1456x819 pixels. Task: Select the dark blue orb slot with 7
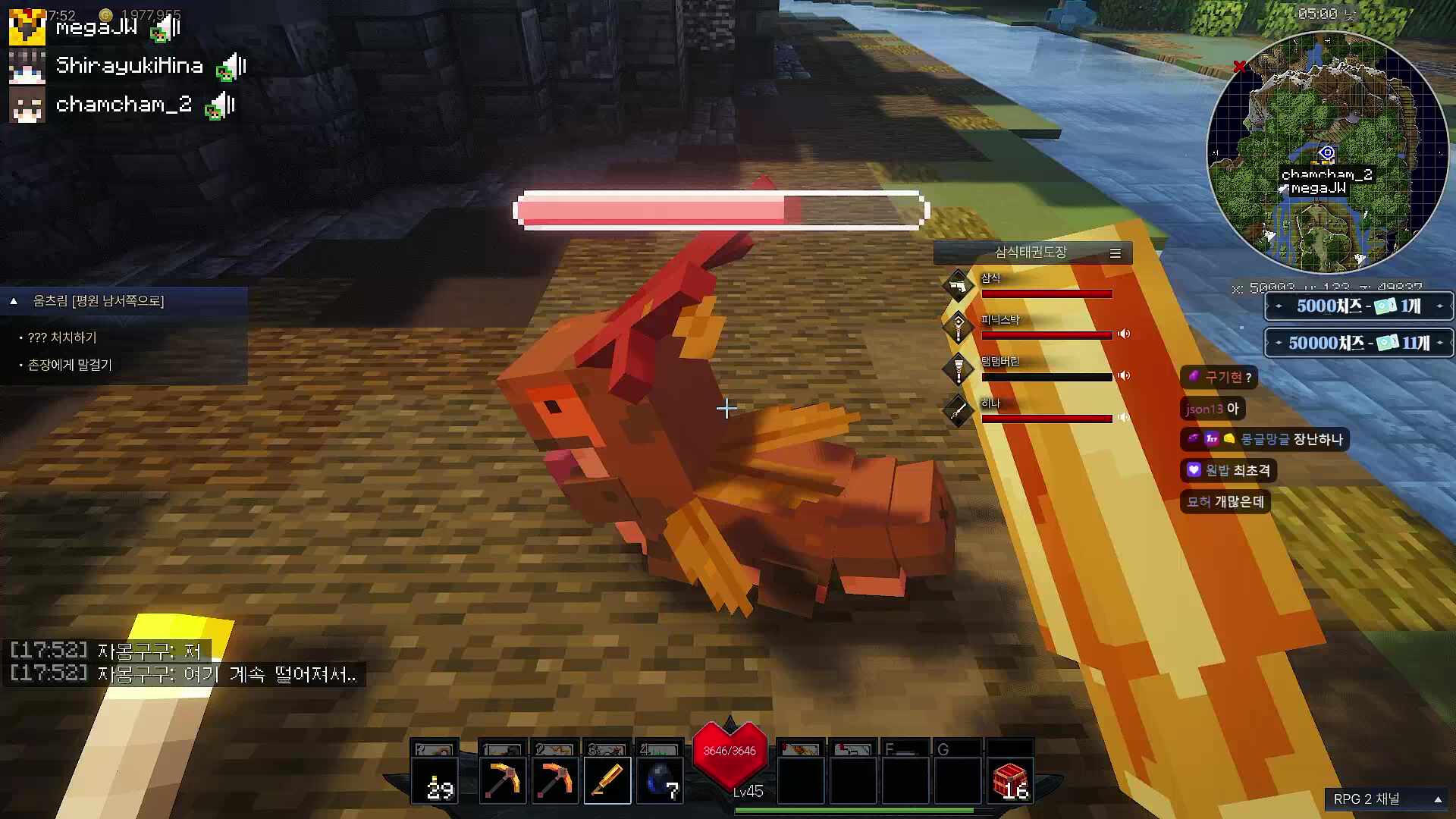(660, 780)
